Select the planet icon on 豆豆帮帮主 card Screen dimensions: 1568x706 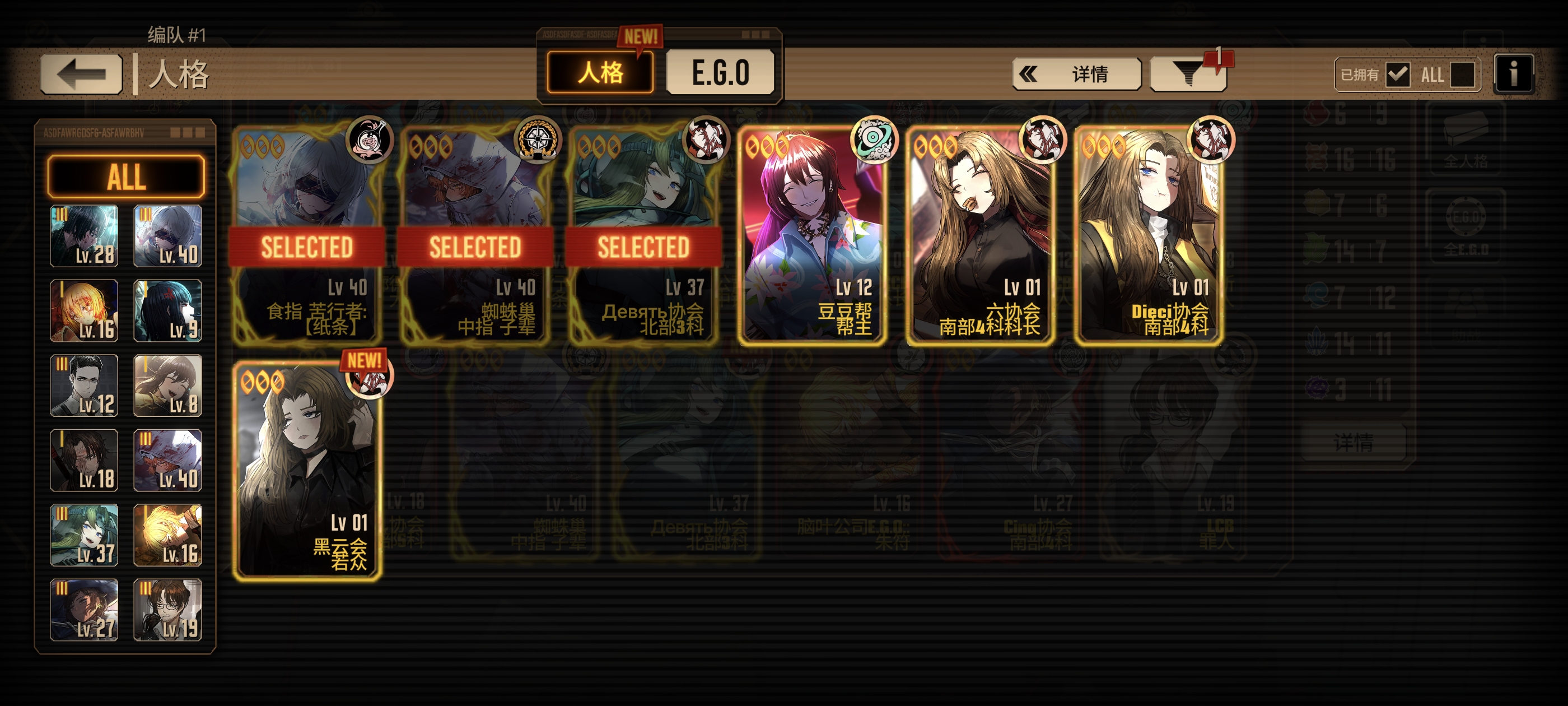[x=875, y=142]
